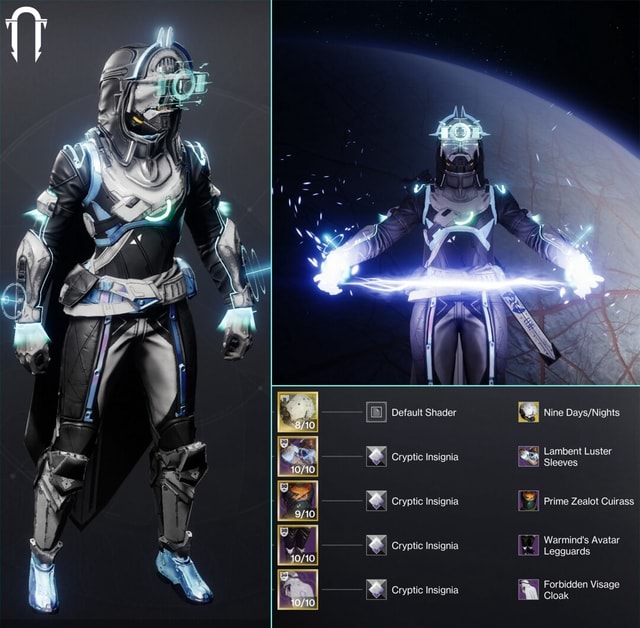Open the cloak class item slot
Viewport: 640px width, 628px height.
pos(298,589)
